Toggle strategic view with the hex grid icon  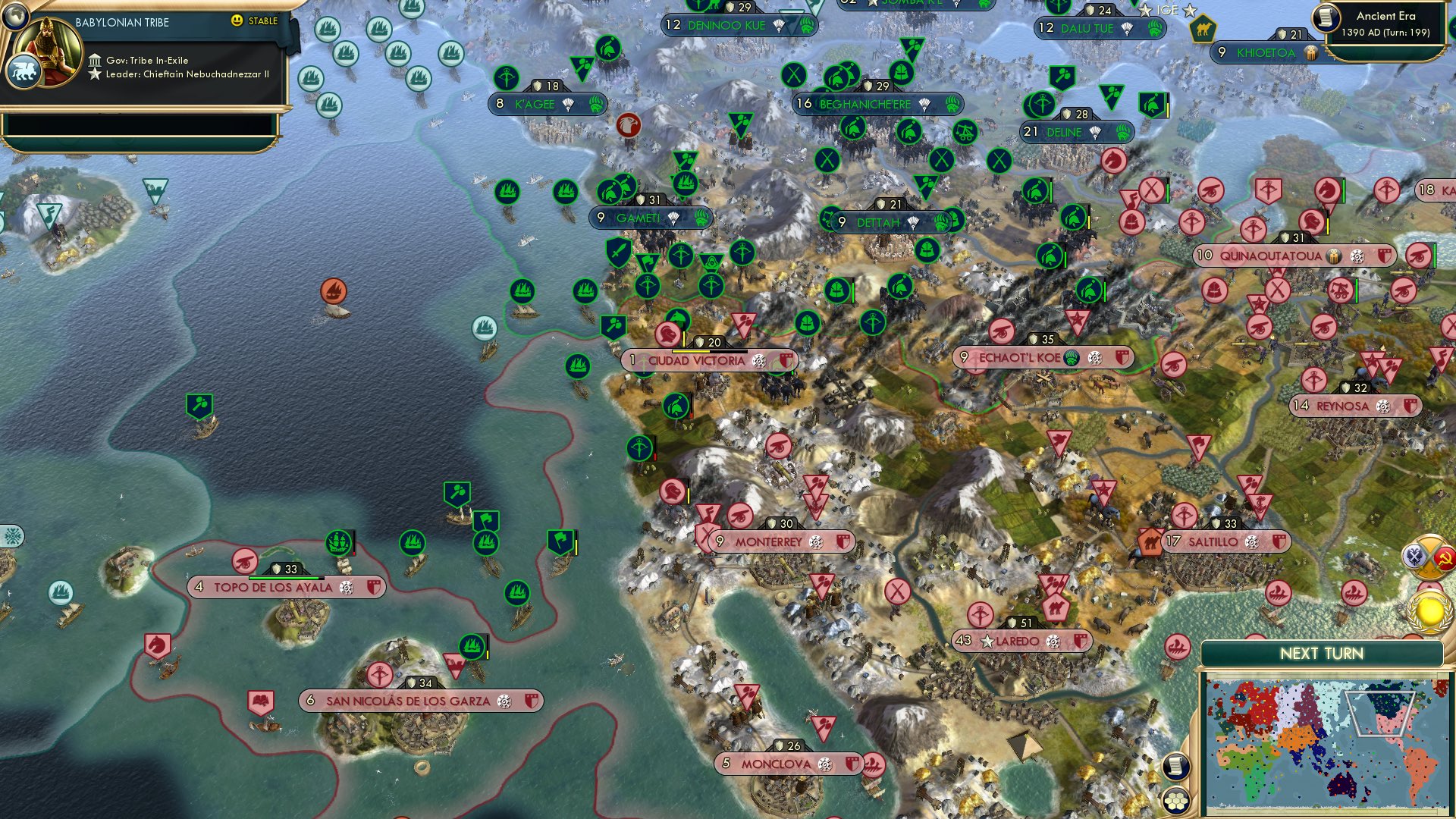point(1175,800)
